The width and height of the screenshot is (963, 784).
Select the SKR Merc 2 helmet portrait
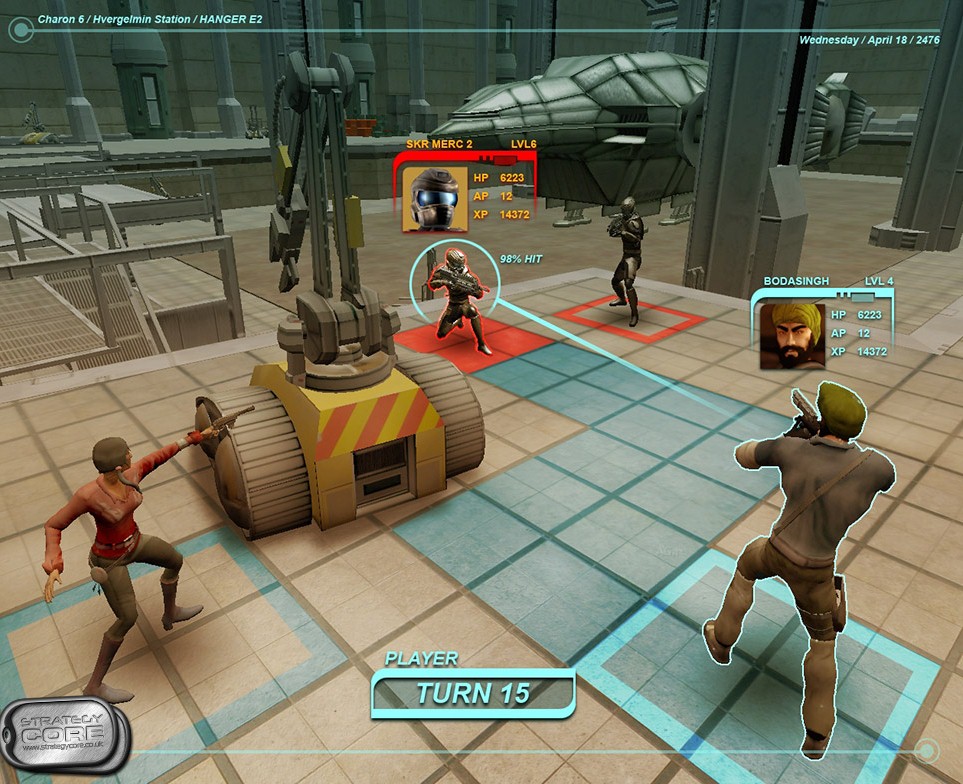pos(435,200)
